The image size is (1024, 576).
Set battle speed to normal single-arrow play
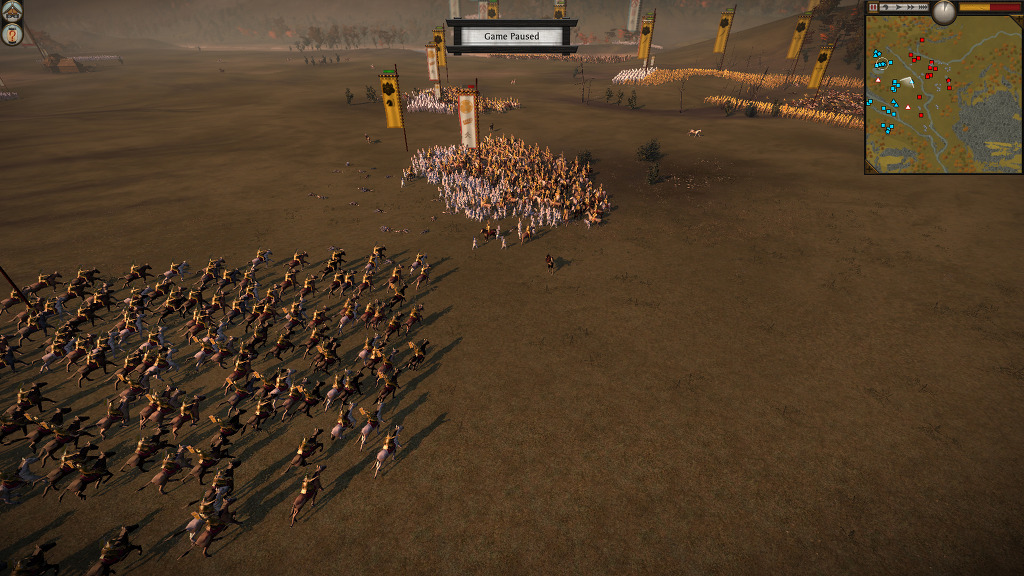[899, 7]
